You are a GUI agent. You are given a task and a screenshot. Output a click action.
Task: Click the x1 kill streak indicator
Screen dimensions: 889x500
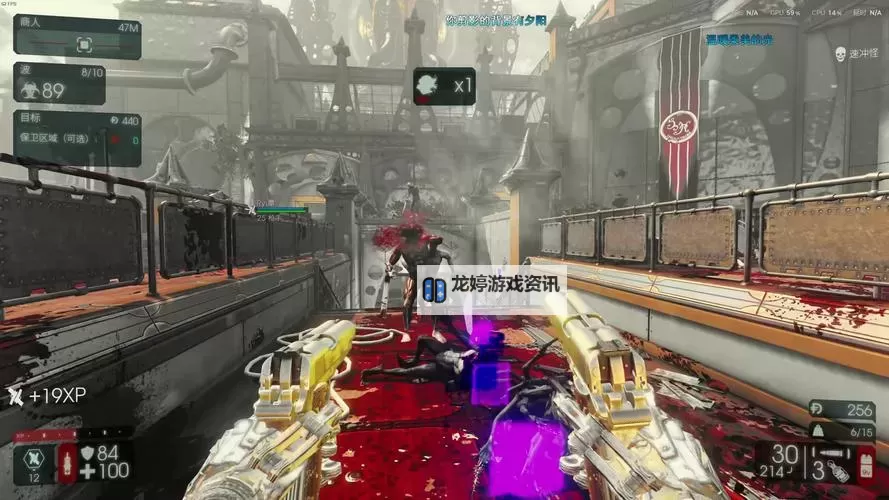click(444, 86)
